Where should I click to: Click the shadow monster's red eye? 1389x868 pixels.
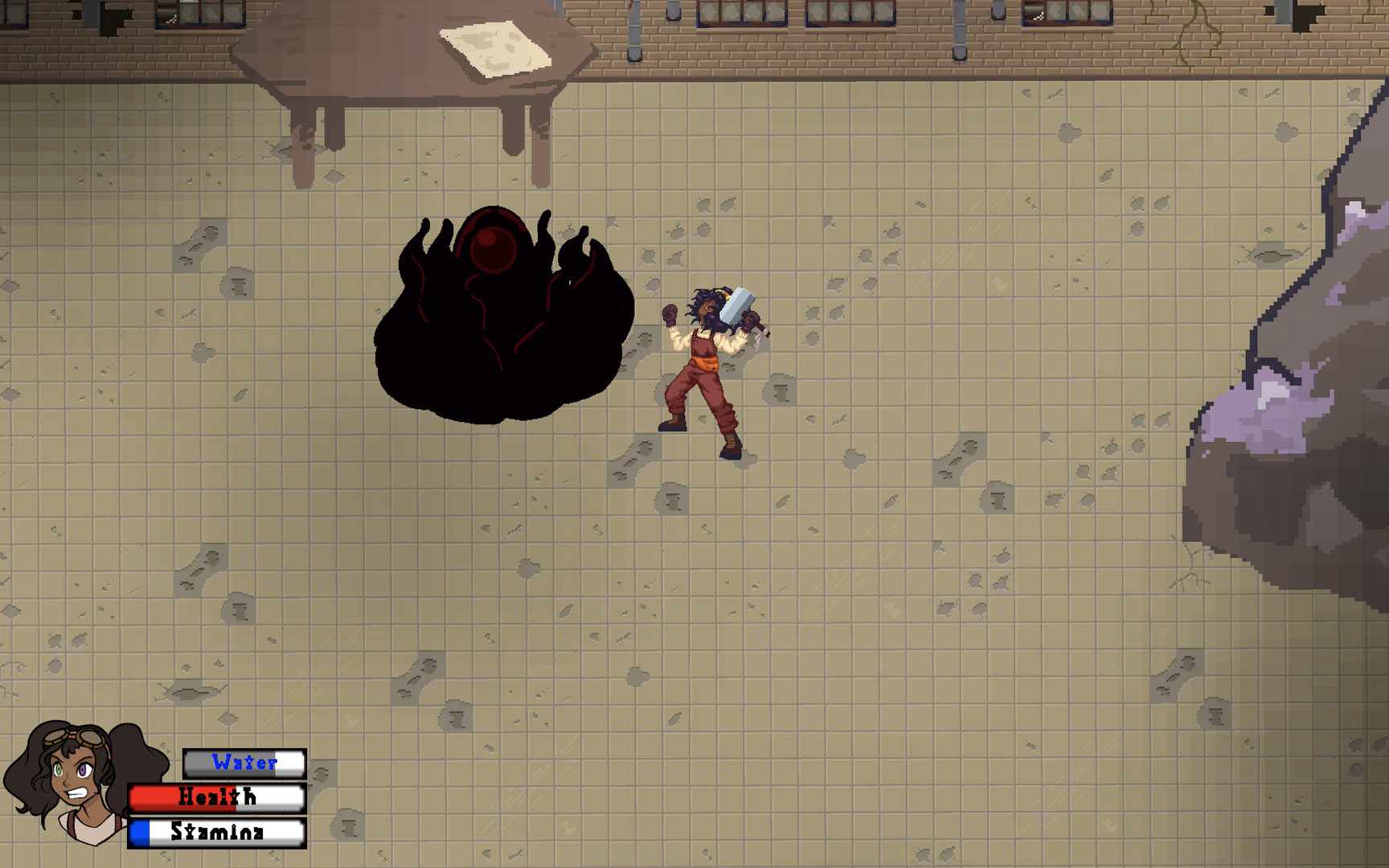click(x=492, y=251)
